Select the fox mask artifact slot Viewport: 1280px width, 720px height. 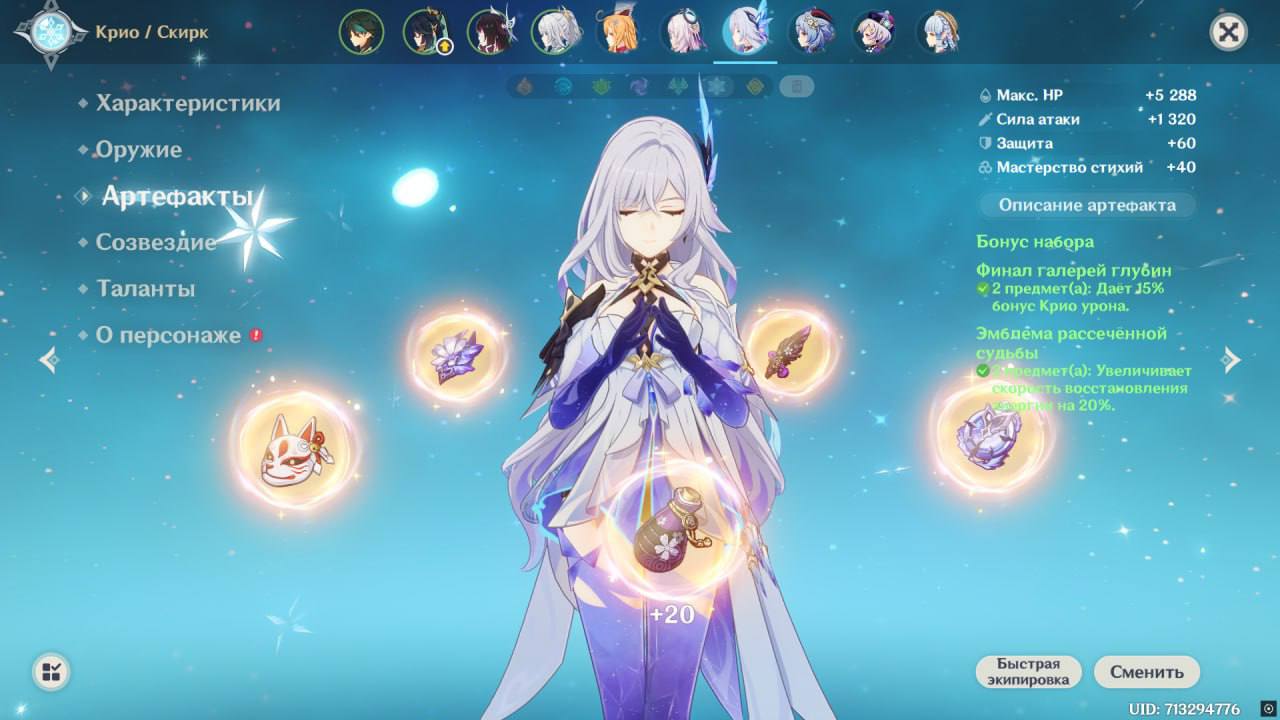click(x=295, y=449)
